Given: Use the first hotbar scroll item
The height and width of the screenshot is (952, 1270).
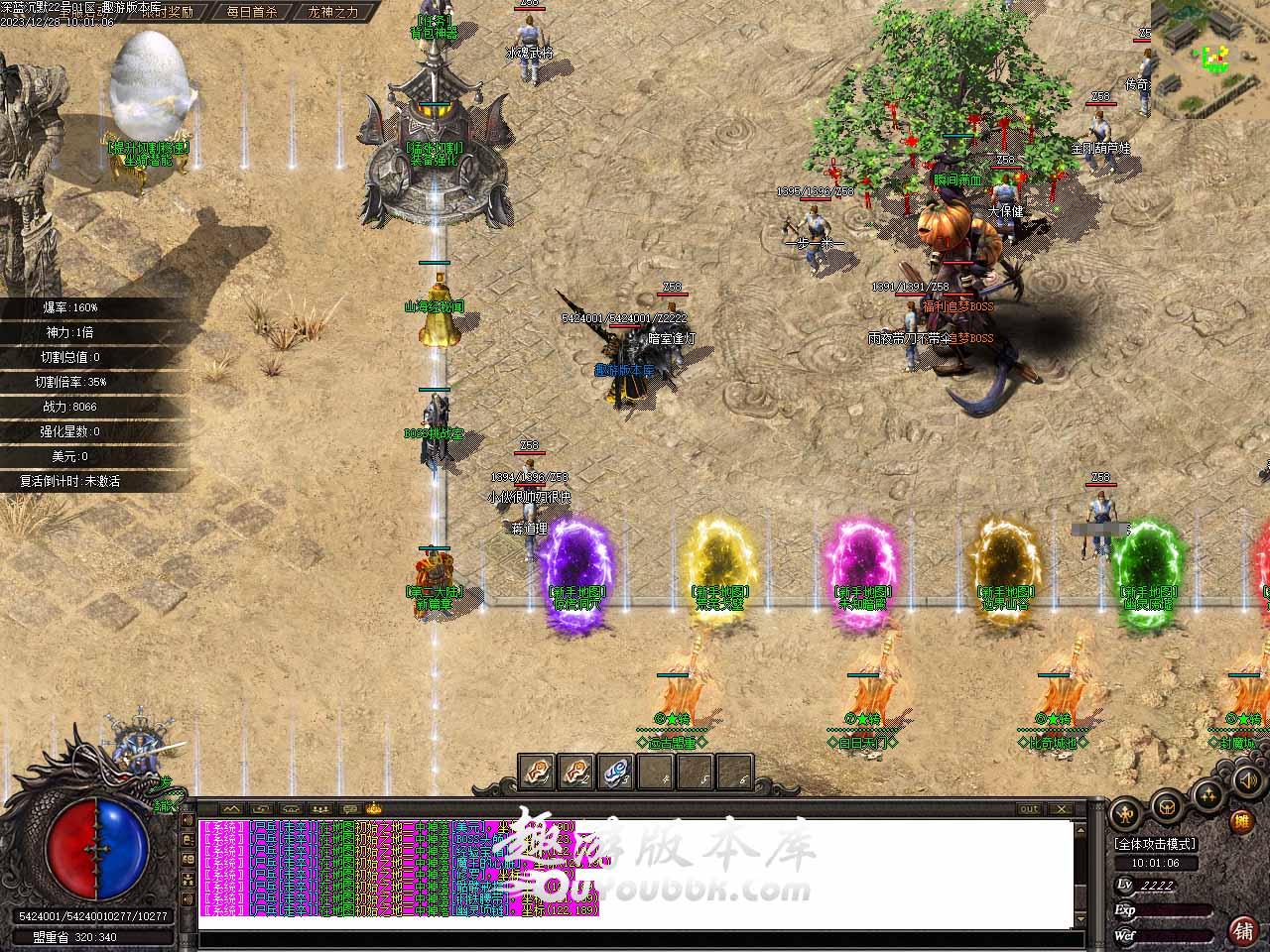Looking at the screenshot, I should point(538,770).
